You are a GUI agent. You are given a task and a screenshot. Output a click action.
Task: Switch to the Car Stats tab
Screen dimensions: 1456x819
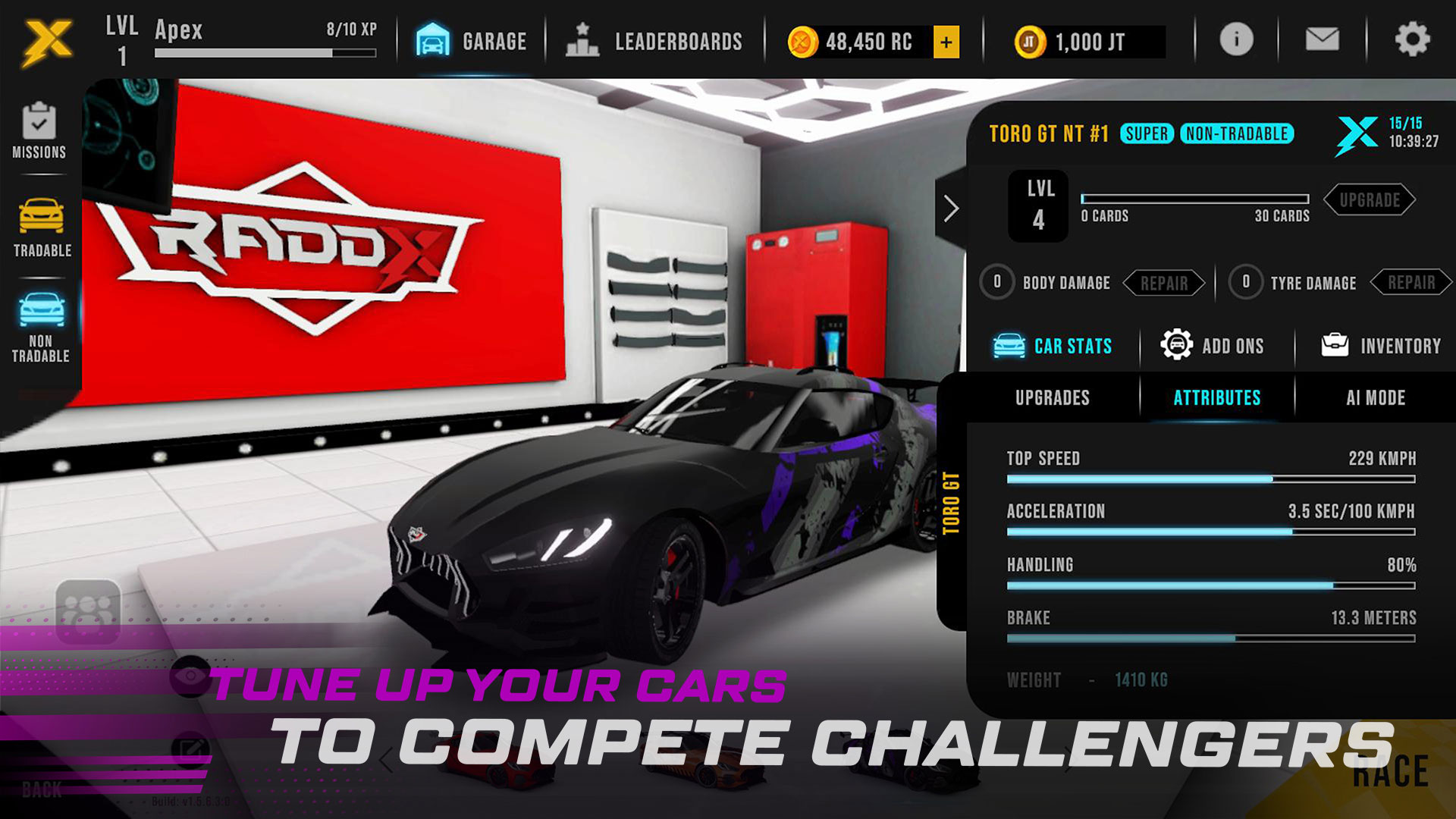(x=1053, y=346)
